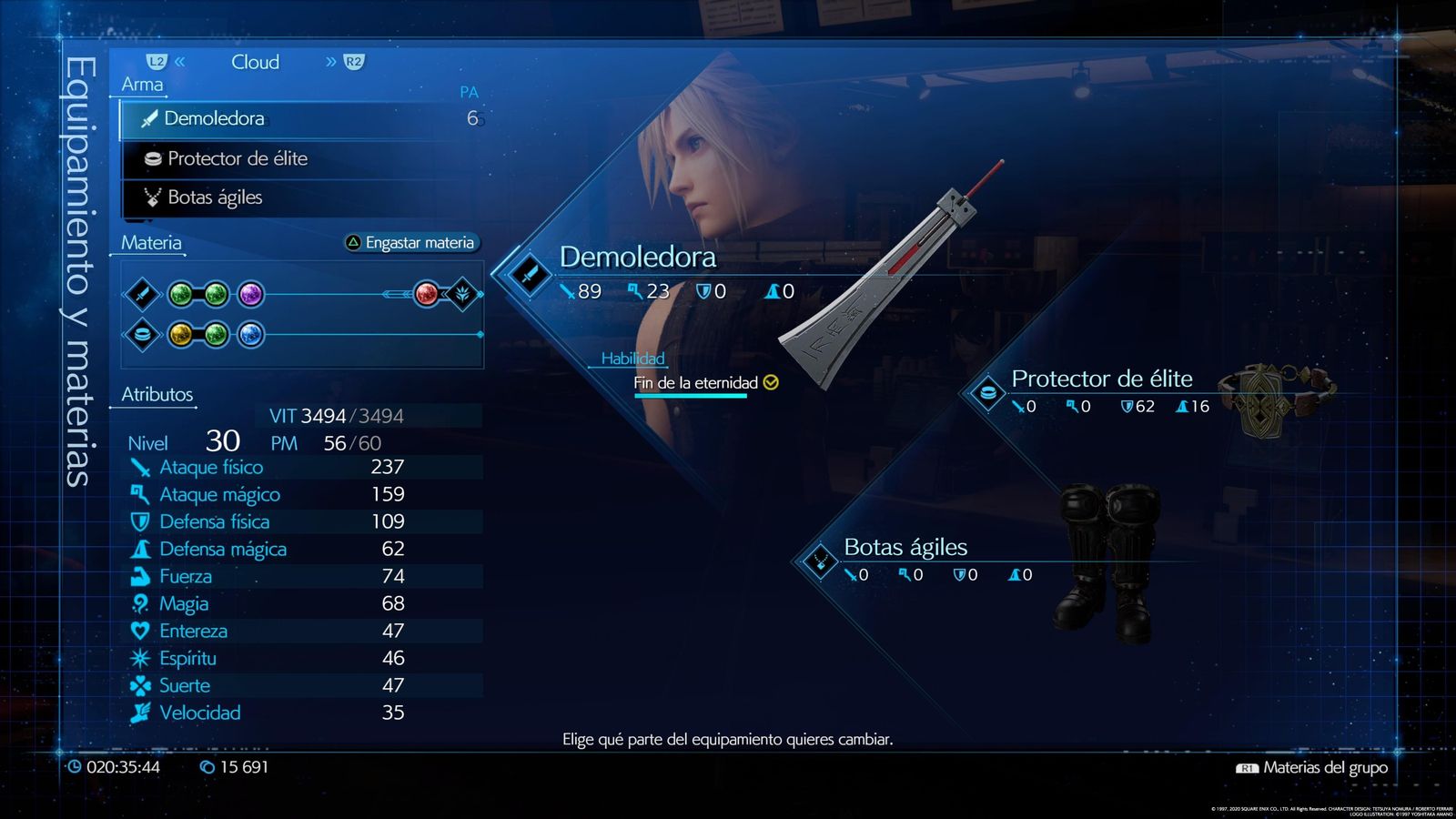Select the Fin de la eternidad ability
This screenshot has width=1456, height=819.
coord(696,383)
